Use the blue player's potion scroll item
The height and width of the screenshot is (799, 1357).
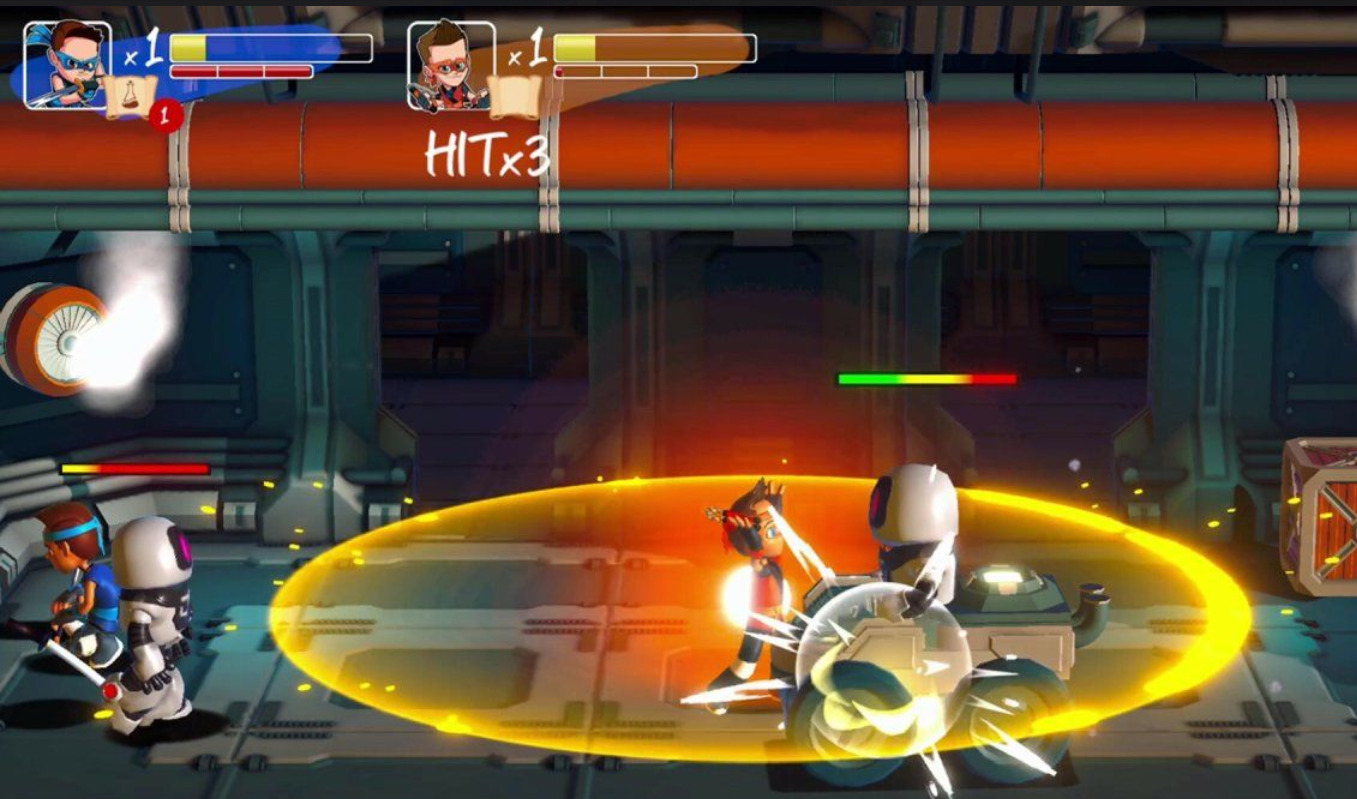(x=131, y=96)
